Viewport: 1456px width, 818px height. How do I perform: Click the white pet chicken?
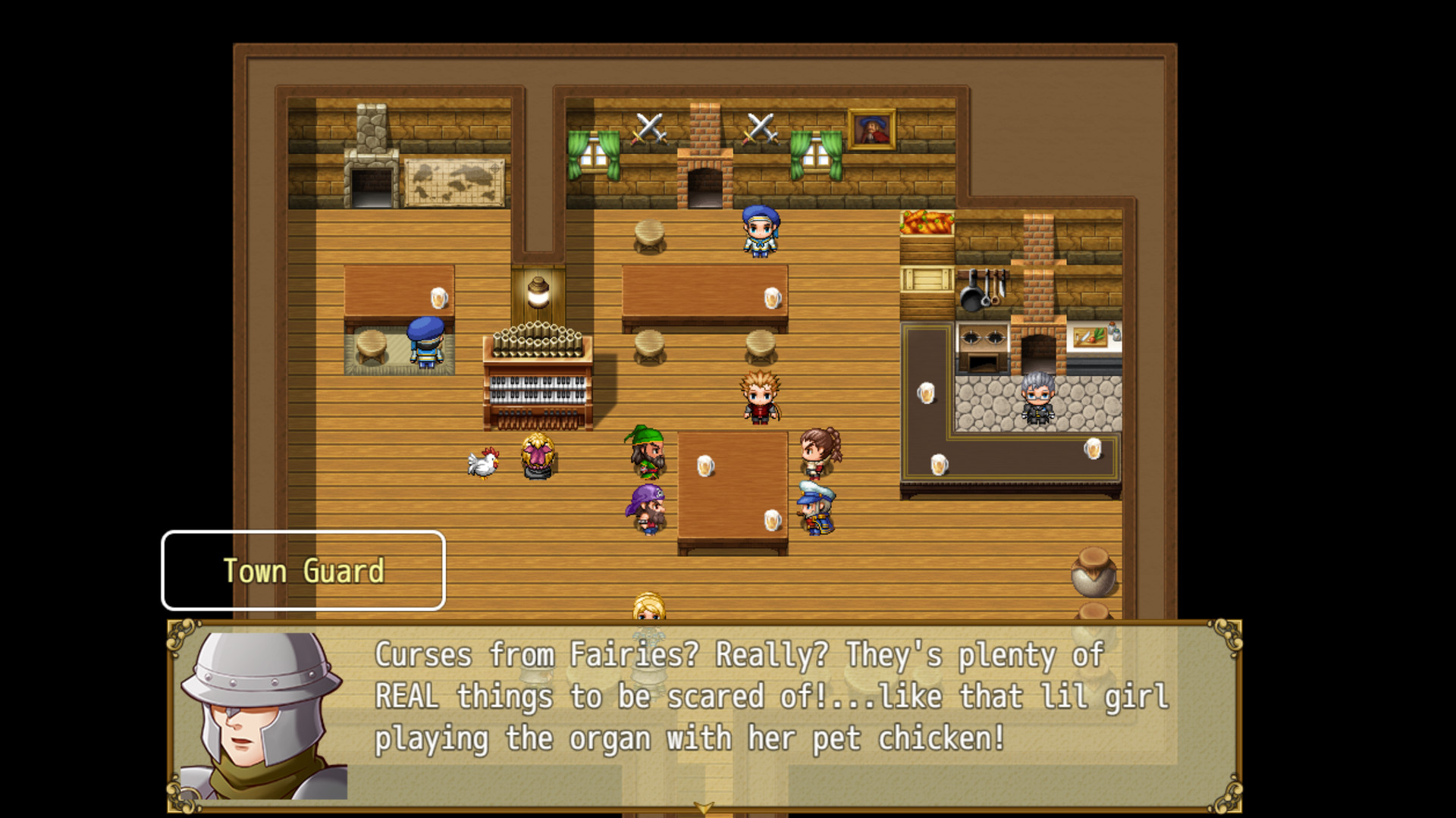pos(483,463)
